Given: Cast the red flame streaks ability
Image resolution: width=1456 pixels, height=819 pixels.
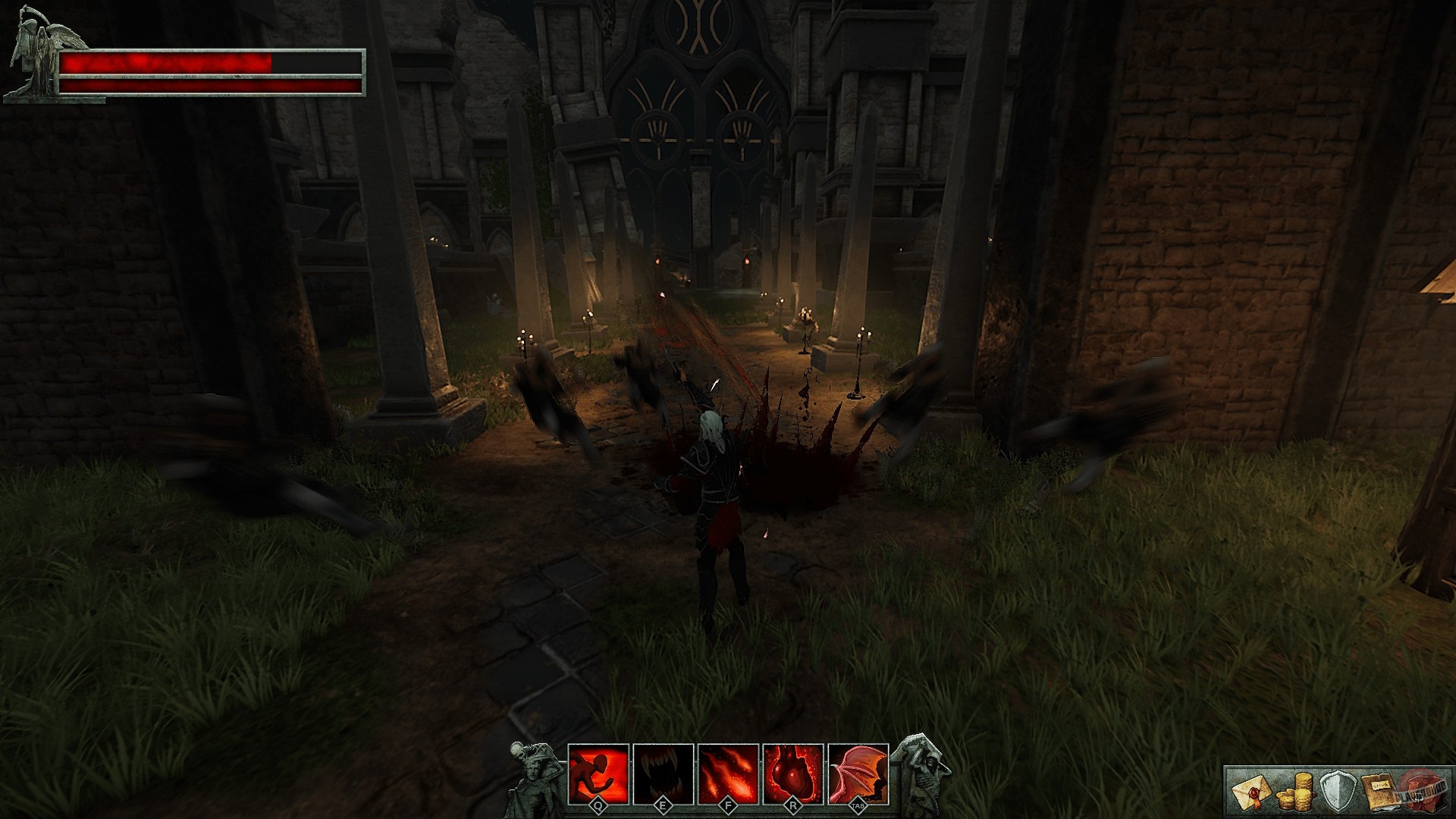Looking at the screenshot, I should [729, 773].
